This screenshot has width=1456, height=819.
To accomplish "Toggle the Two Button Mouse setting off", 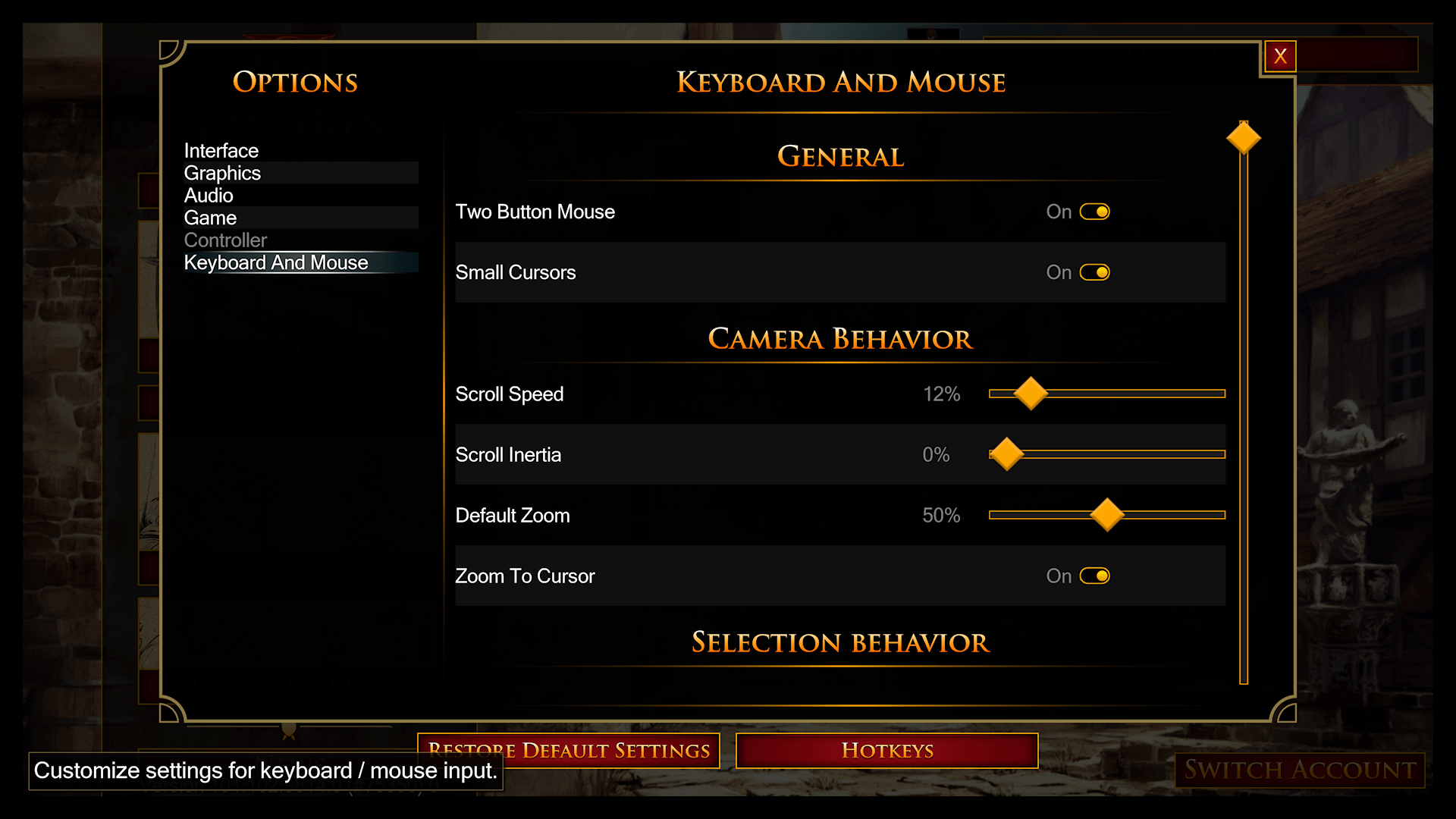I will pos(1095,212).
